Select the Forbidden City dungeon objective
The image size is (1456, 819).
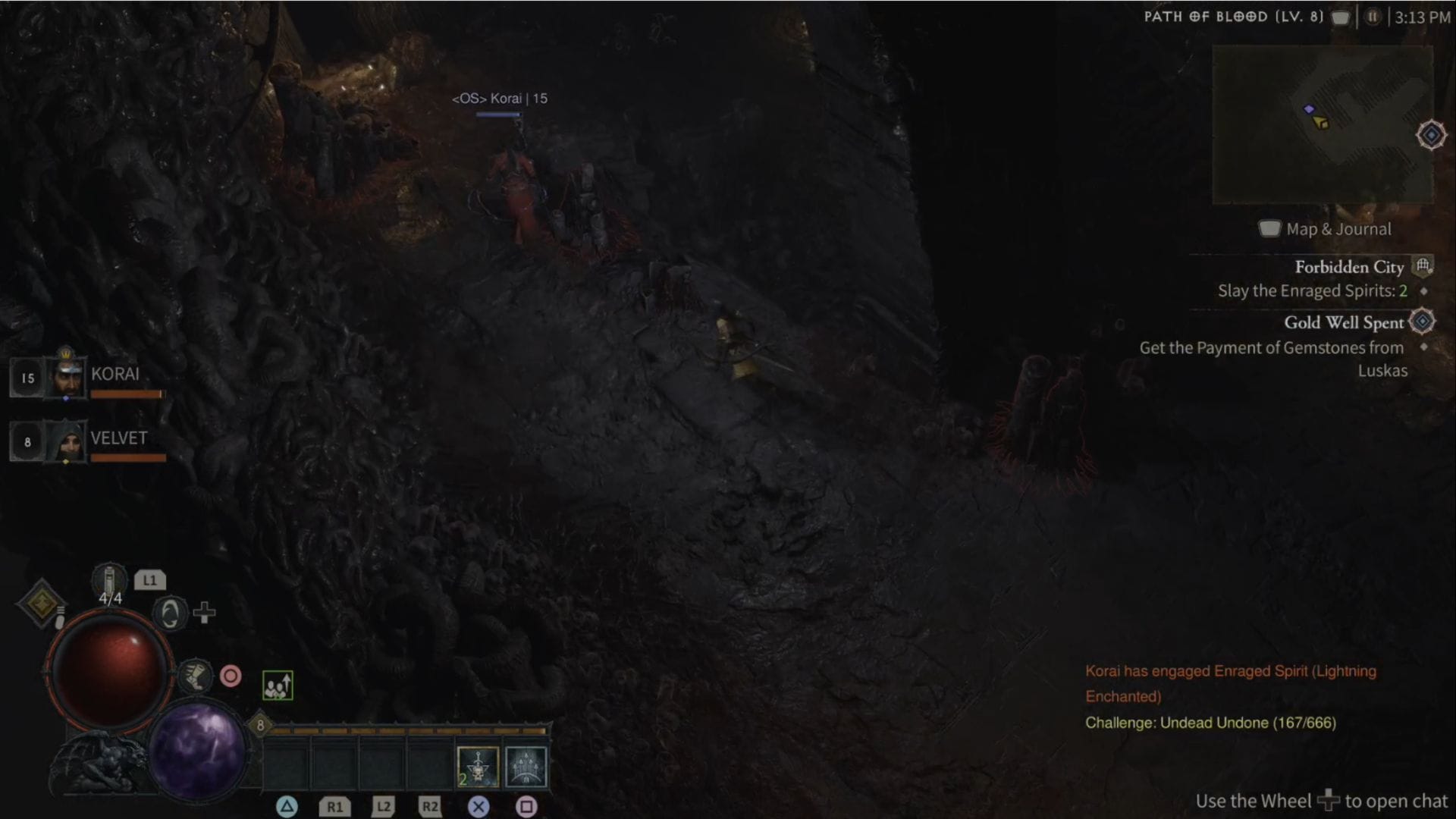coord(1348,267)
